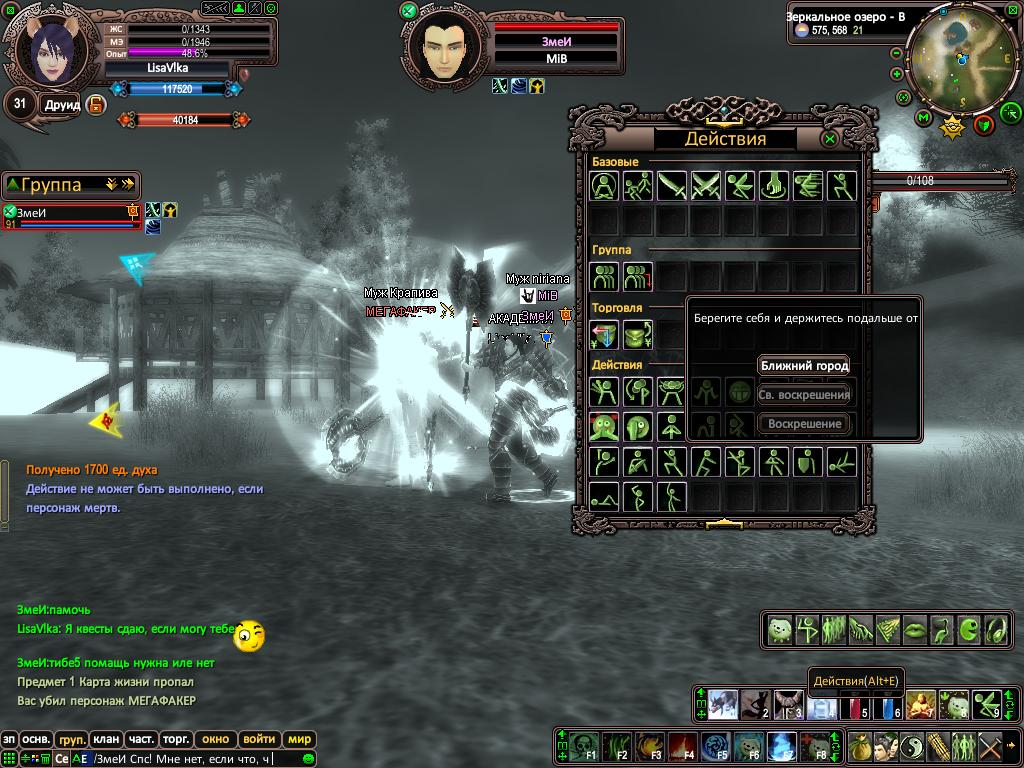The height and width of the screenshot is (768, 1024).
Task: Click the crossed swords action icon
Action: (706, 186)
